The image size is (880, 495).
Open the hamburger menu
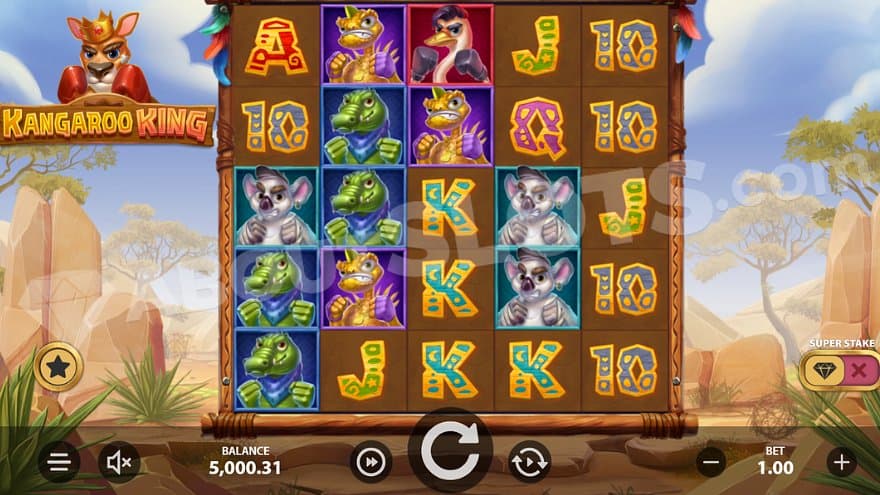point(59,462)
